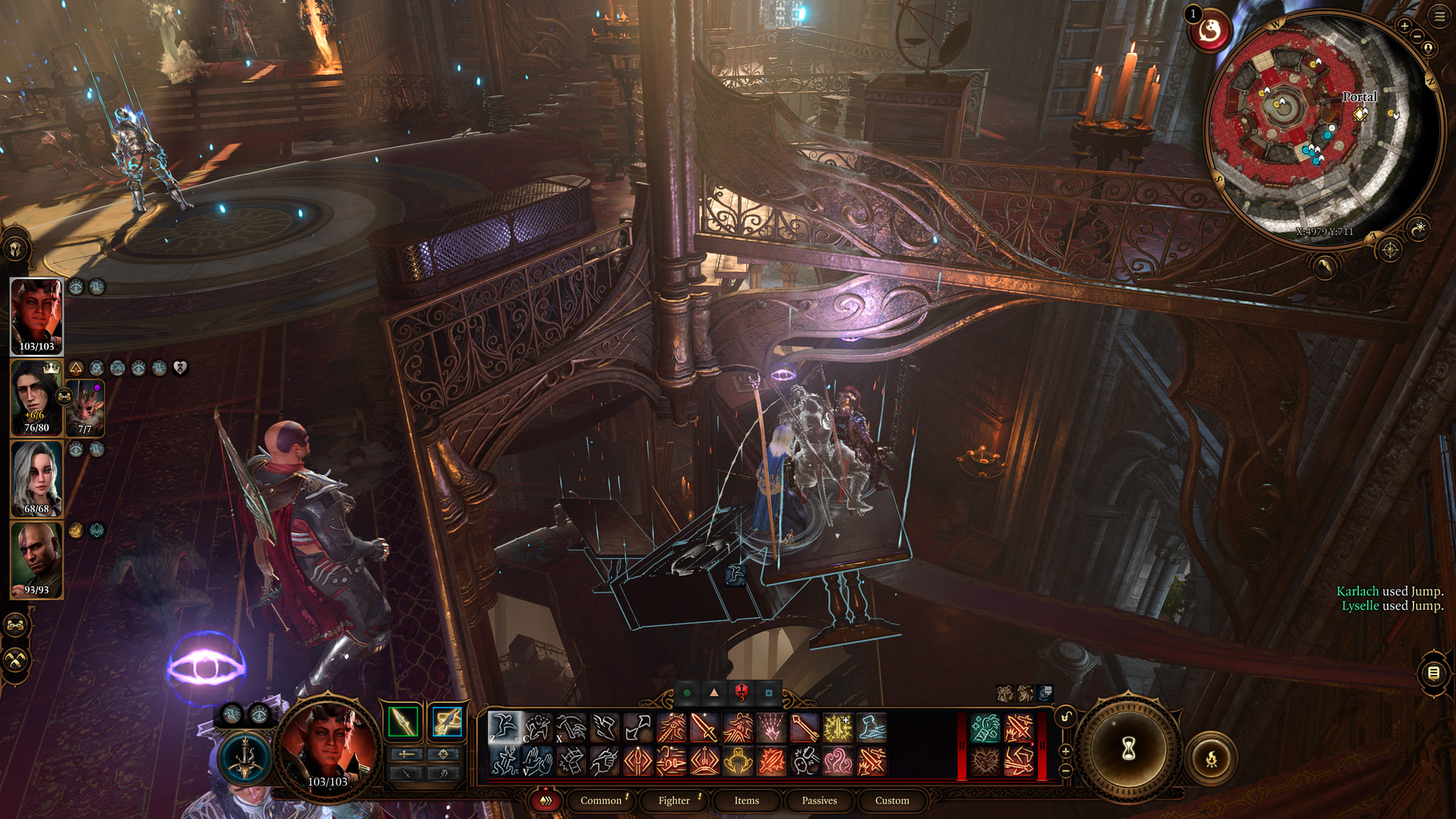Open the Fighter abilities tab
The height and width of the screenshot is (819, 1456).
coord(673,801)
